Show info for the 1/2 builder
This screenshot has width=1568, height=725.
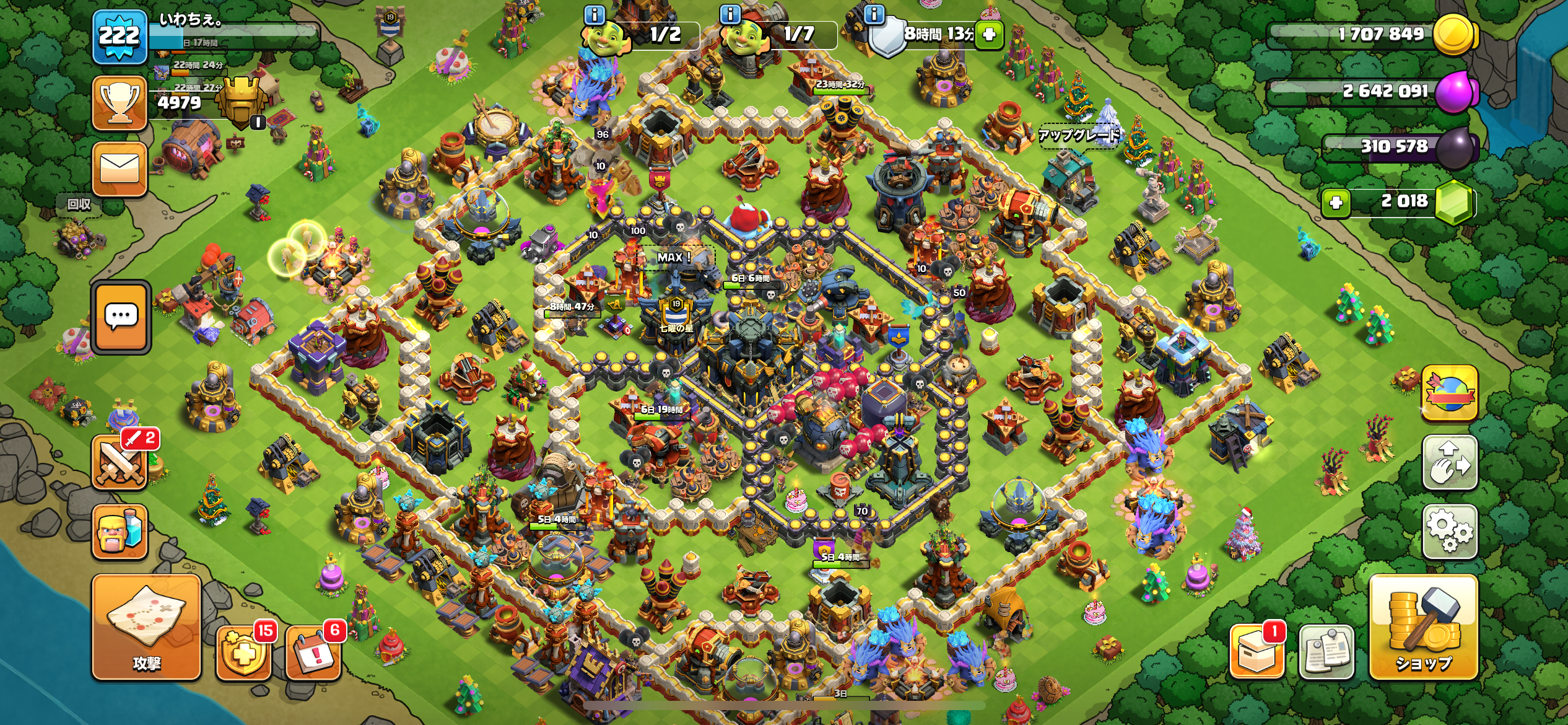click(595, 14)
